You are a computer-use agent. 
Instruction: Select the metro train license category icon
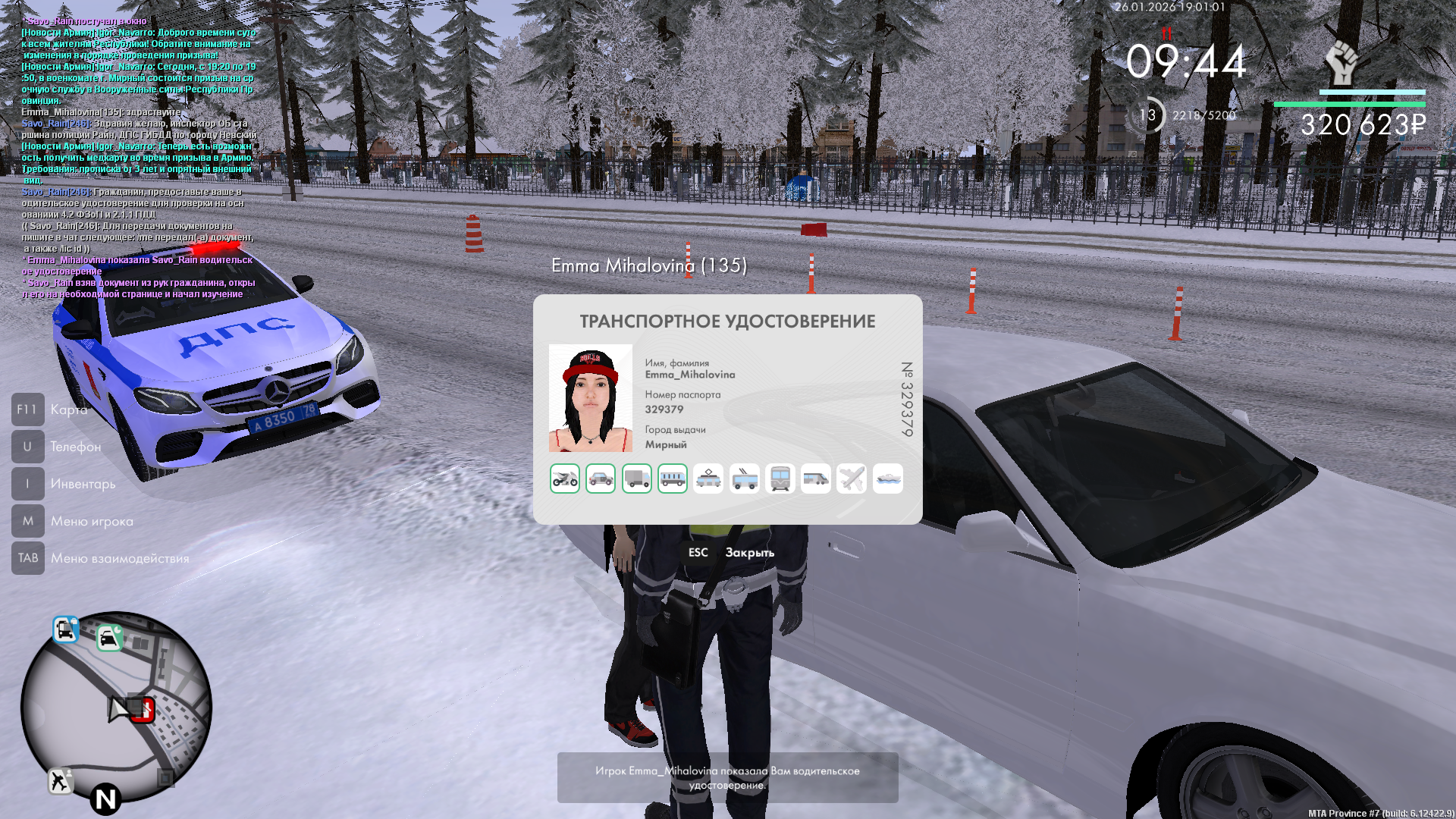[780, 479]
